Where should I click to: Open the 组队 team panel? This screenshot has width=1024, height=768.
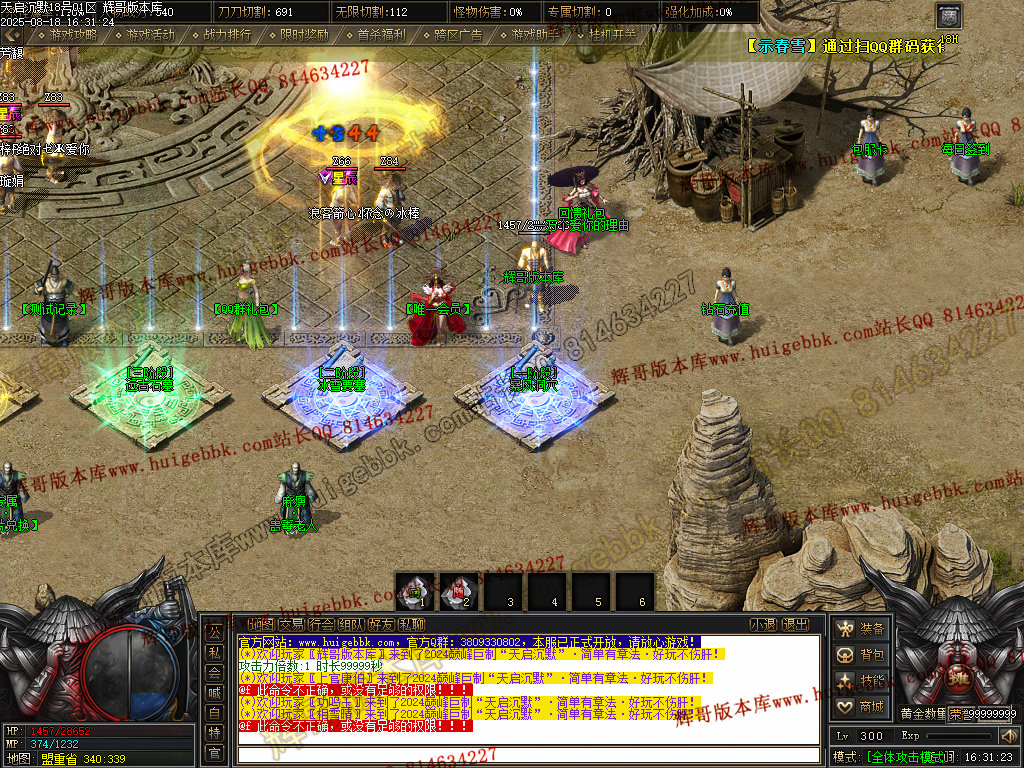pyautogui.click(x=351, y=625)
